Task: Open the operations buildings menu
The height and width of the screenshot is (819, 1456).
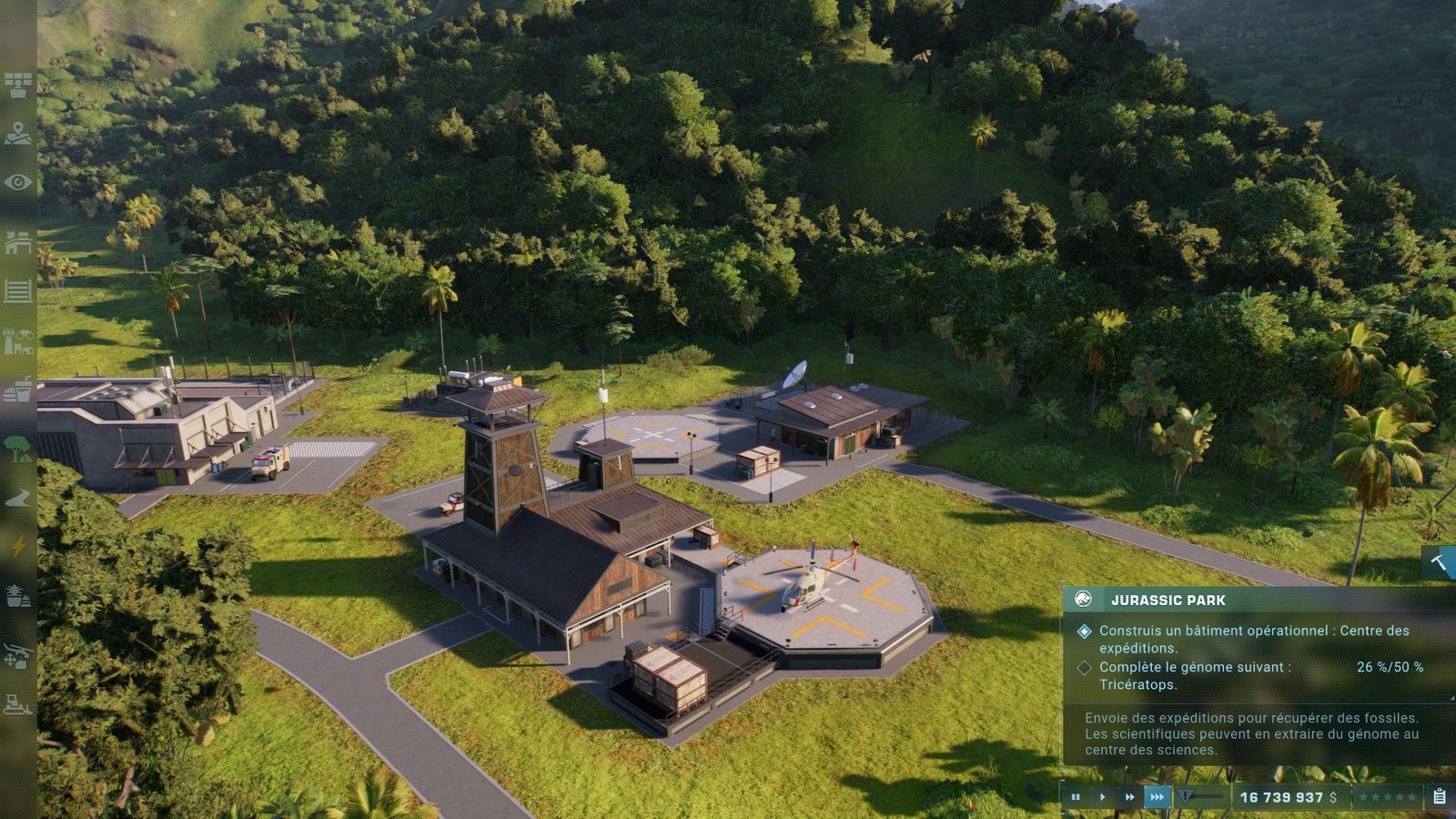Action: click(x=17, y=243)
